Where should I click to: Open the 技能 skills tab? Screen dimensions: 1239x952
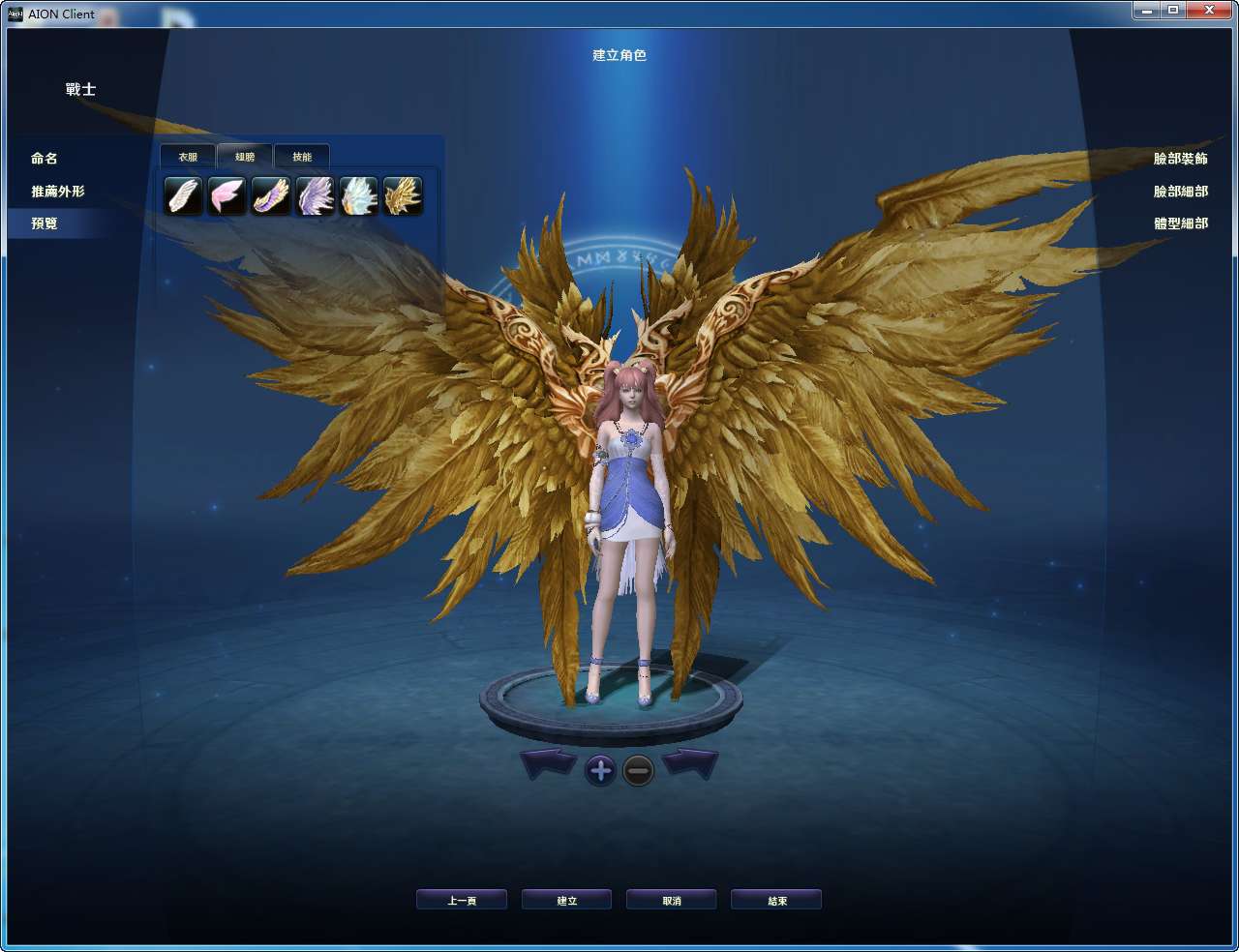point(302,156)
